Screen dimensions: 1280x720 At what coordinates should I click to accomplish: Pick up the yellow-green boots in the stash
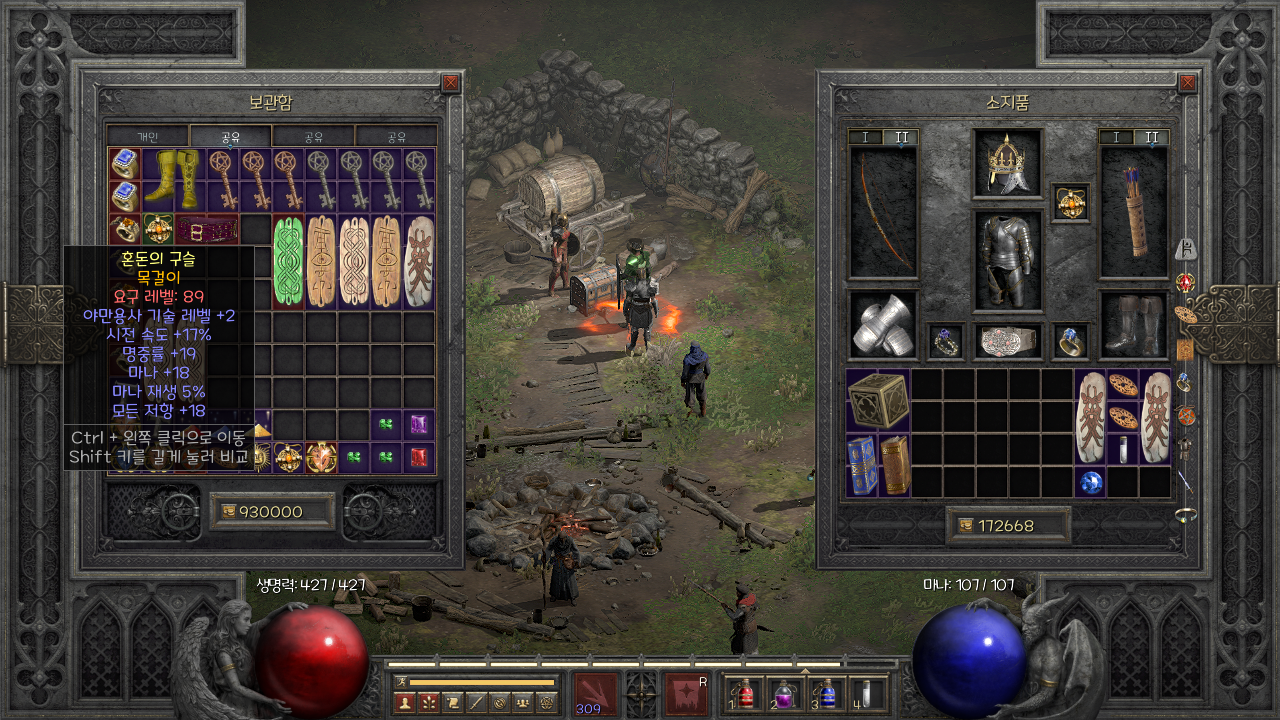(174, 180)
